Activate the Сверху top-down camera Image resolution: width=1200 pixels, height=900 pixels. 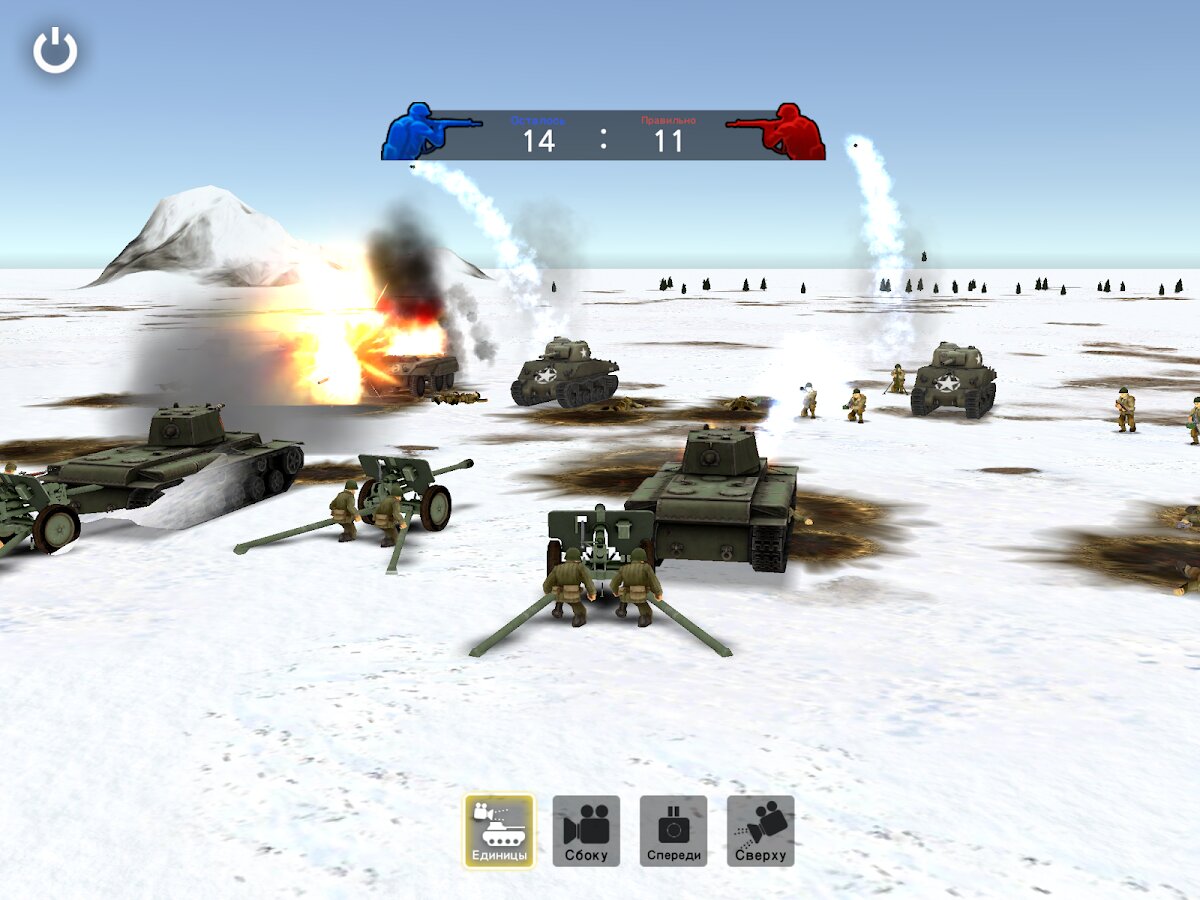[760, 830]
